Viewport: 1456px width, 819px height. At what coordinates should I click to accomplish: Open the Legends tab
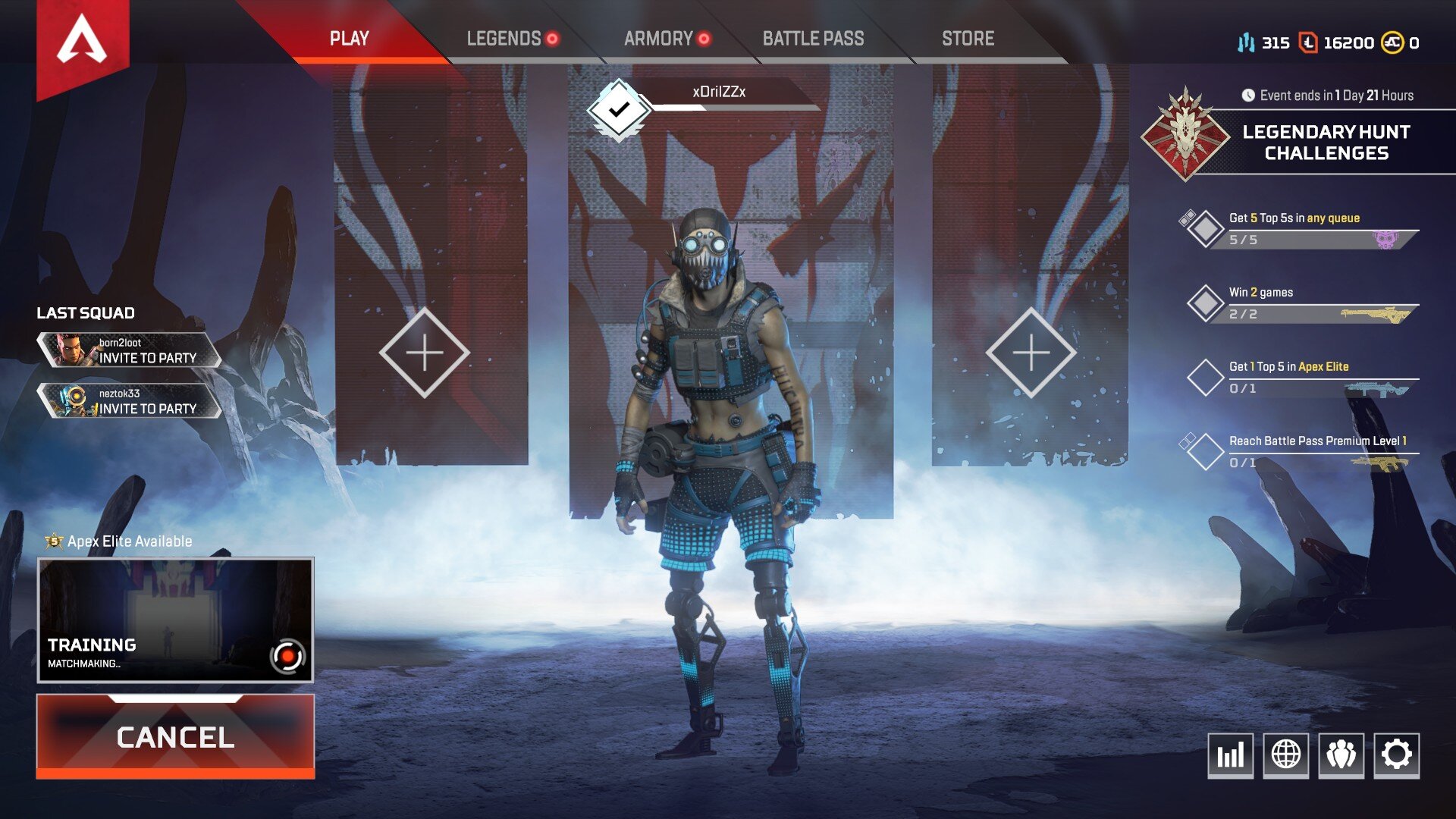[x=504, y=39]
